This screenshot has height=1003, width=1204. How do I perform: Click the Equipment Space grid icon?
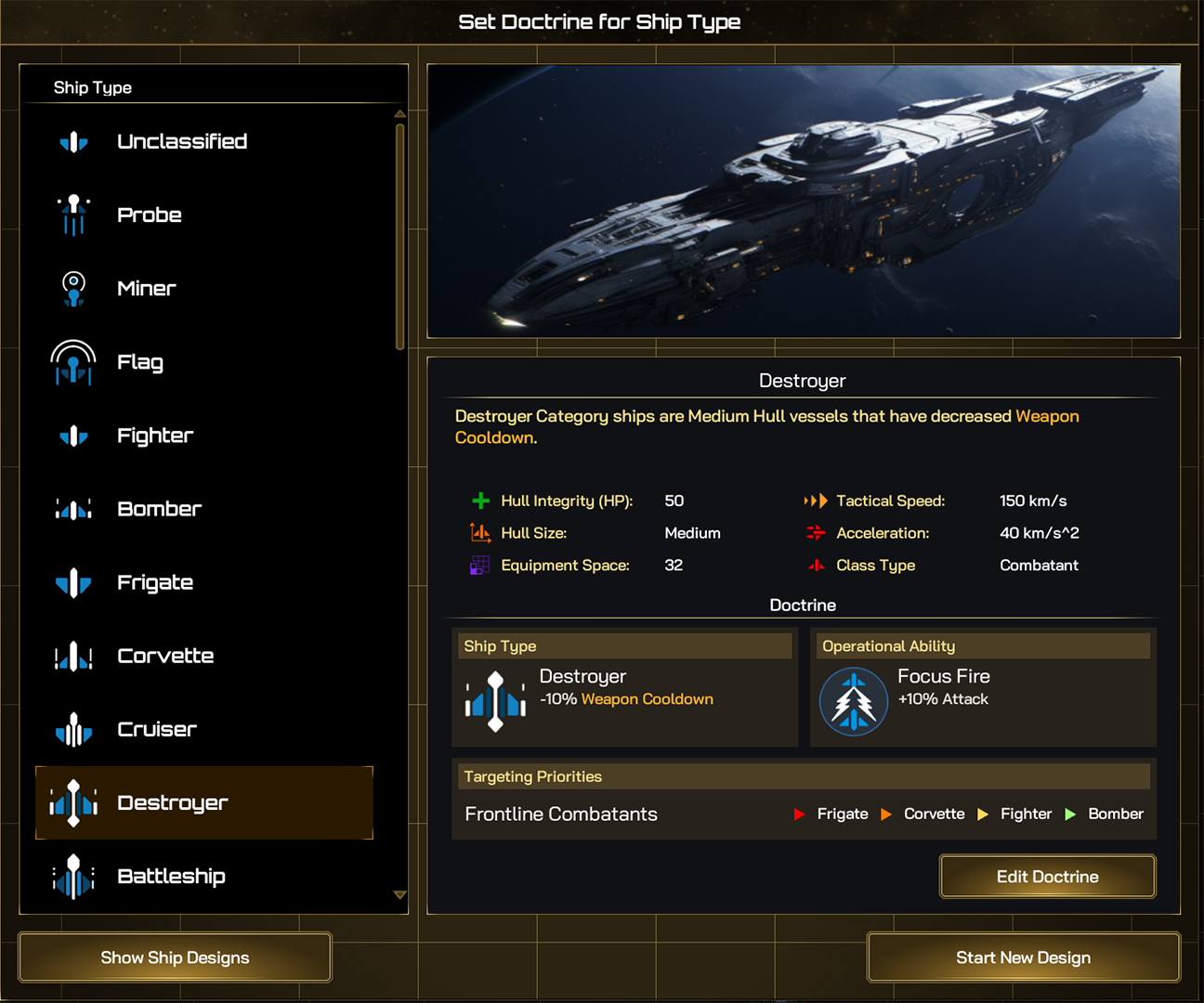[x=479, y=566]
